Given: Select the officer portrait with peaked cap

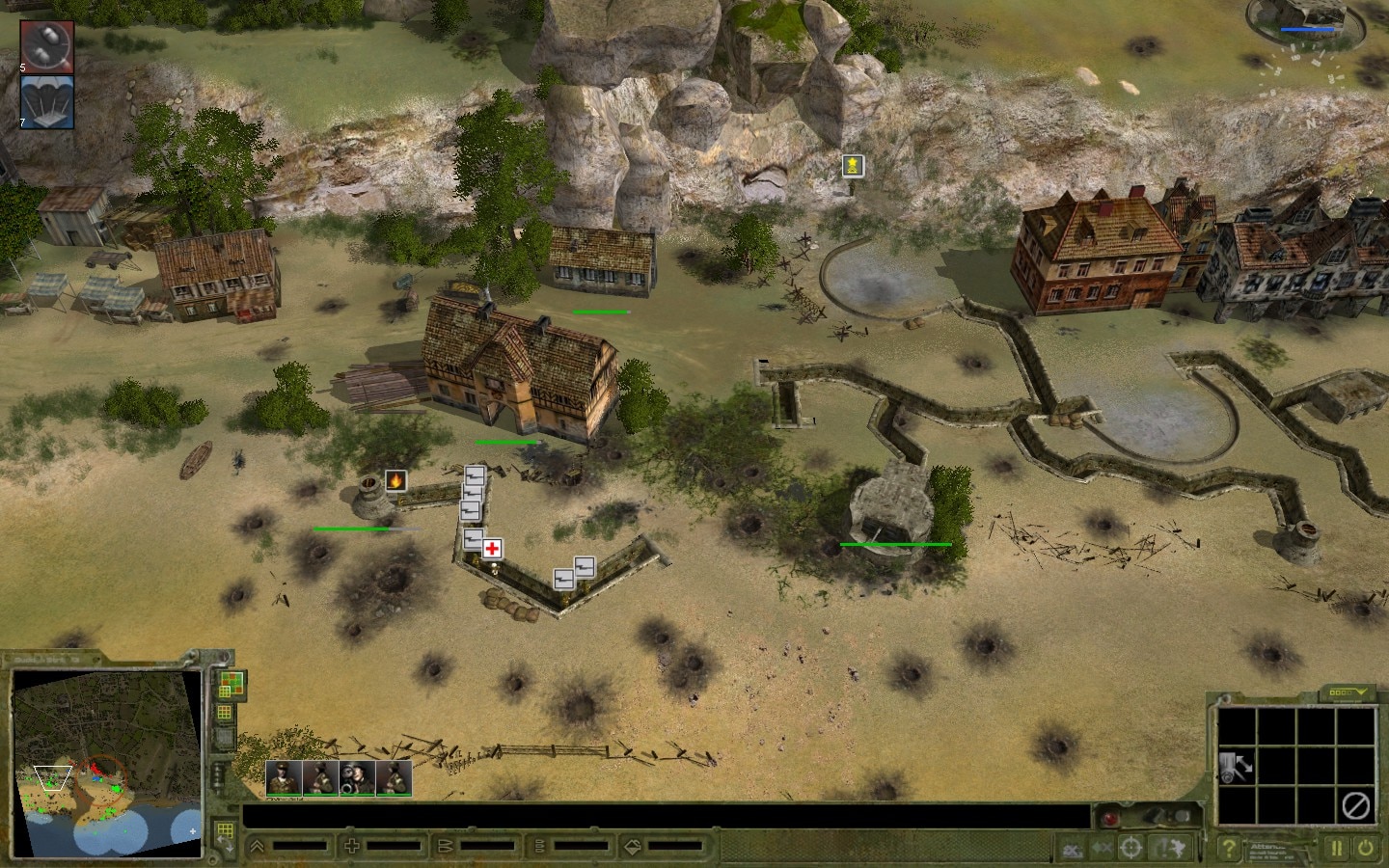Looking at the screenshot, I should 284,778.
